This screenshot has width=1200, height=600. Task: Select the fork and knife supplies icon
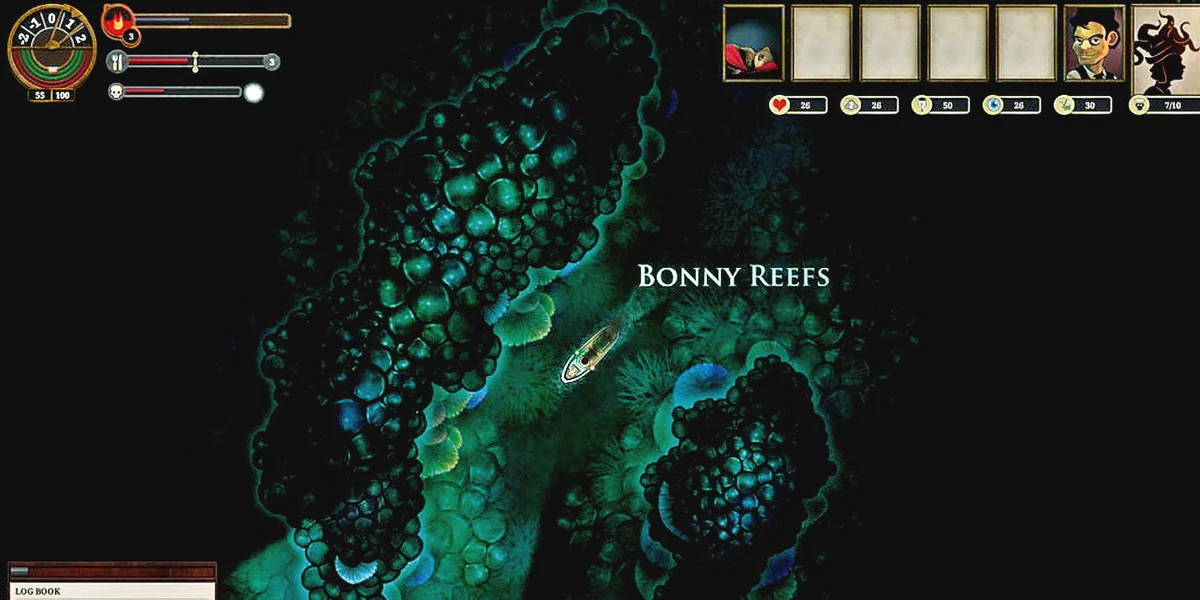pos(118,62)
